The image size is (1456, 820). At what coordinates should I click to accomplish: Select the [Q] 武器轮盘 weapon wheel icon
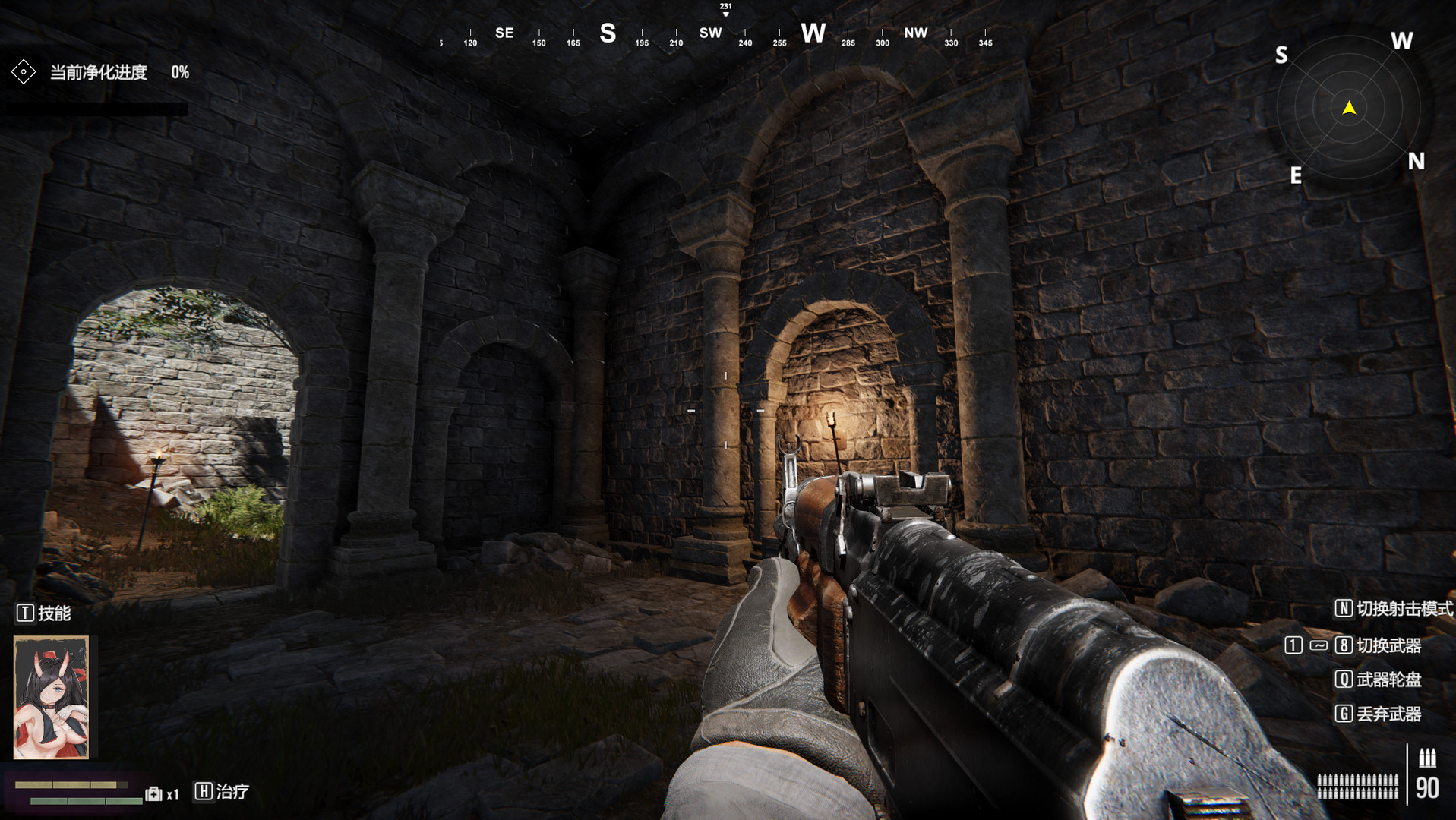coord(1344,680)
